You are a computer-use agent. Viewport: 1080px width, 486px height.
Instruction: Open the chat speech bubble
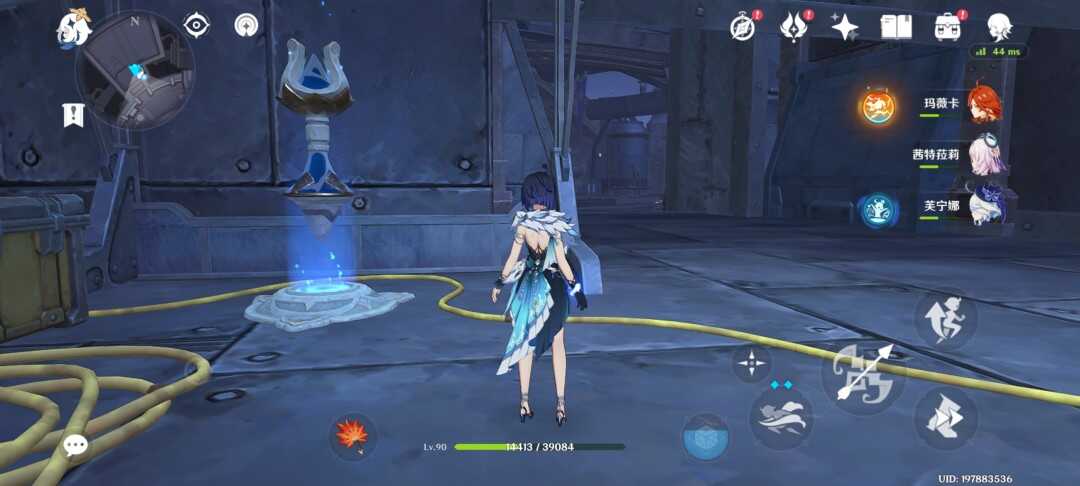(76, 446)
